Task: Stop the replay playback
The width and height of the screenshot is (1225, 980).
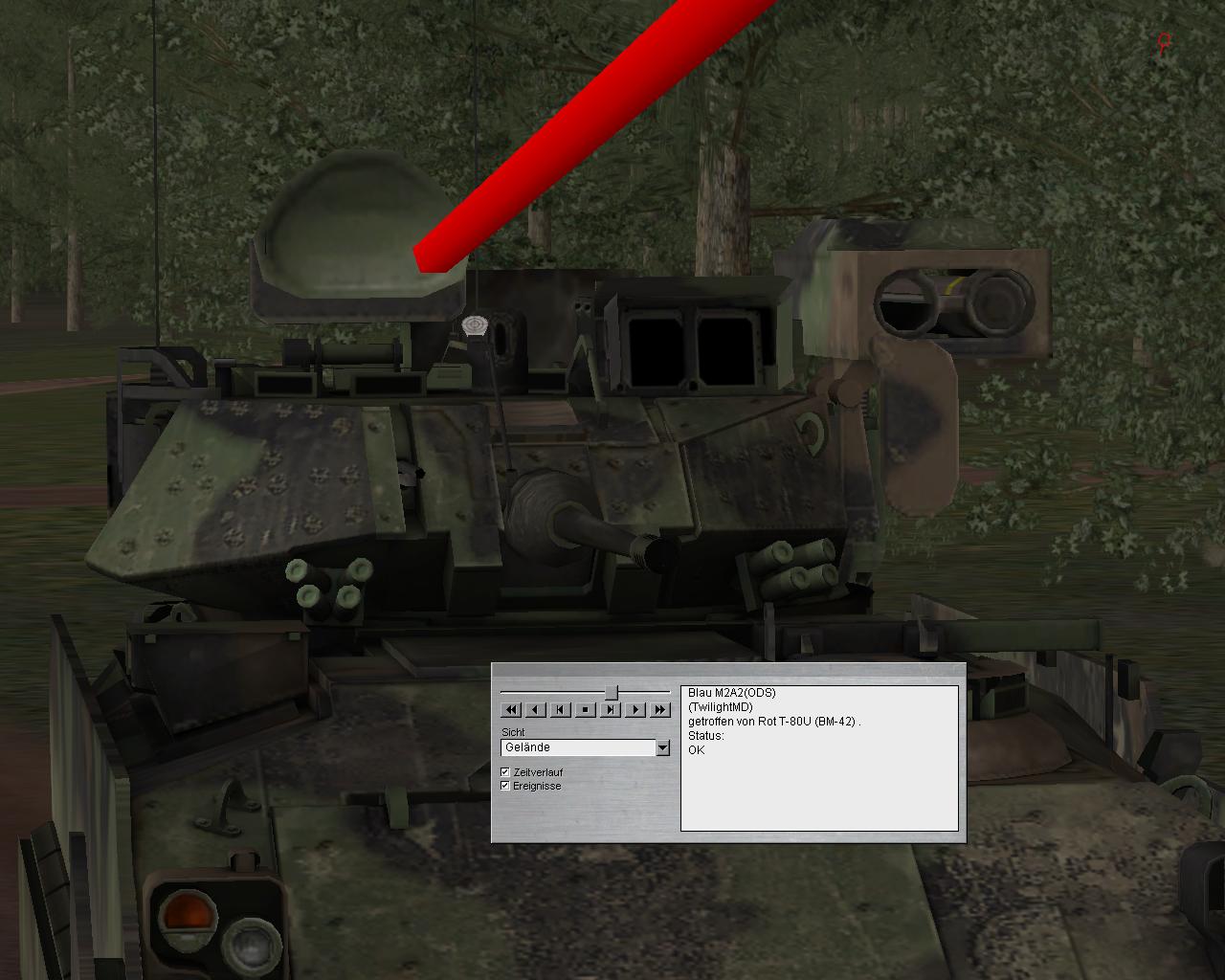Action: click(x=586, y=709)
